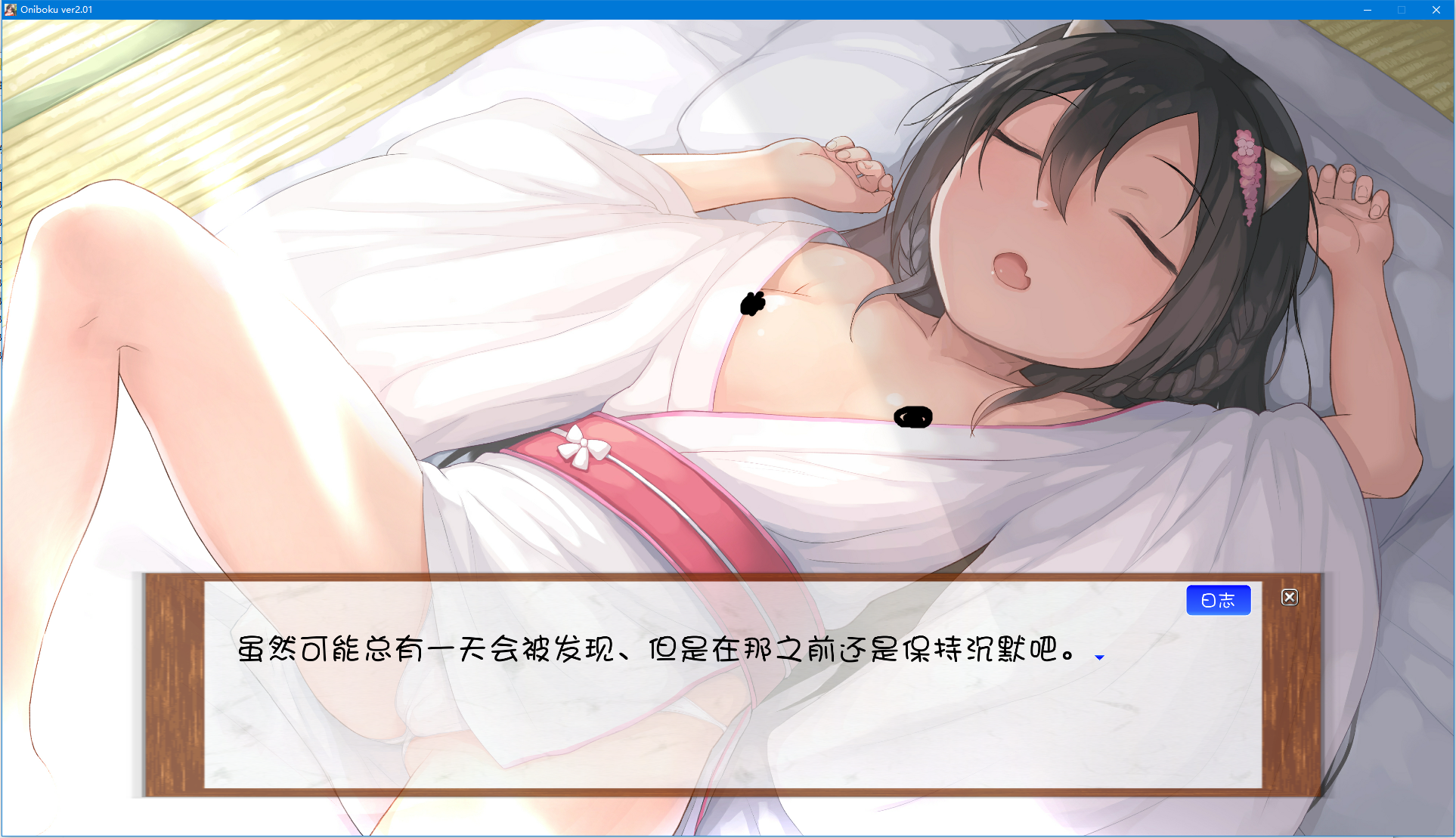1456x838 pixels.
Task: Click the blue 日志 label on the dialogue panel
Action: click(x=1218, y=599)
